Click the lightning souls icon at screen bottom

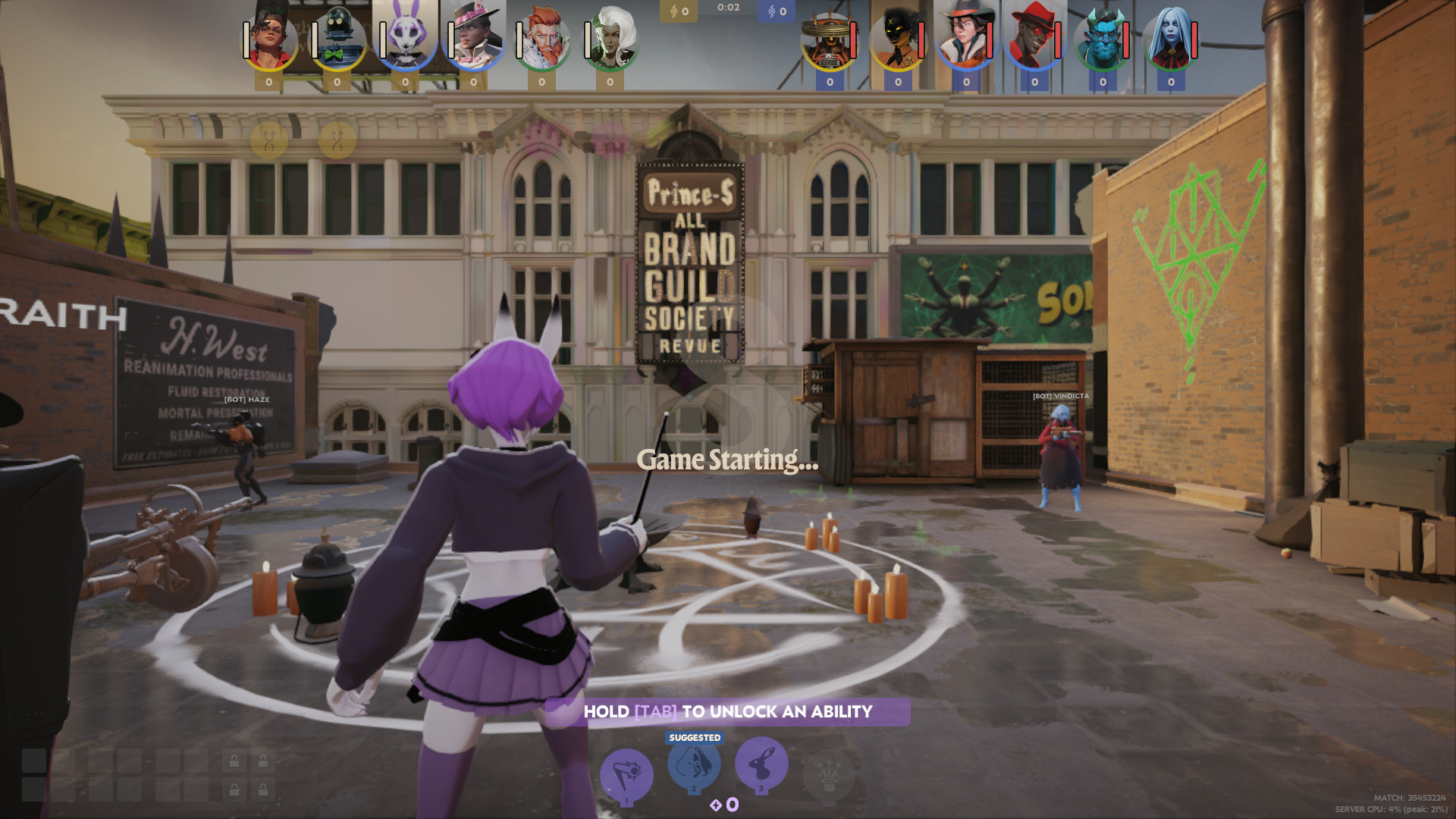click(x=716, y=805)
